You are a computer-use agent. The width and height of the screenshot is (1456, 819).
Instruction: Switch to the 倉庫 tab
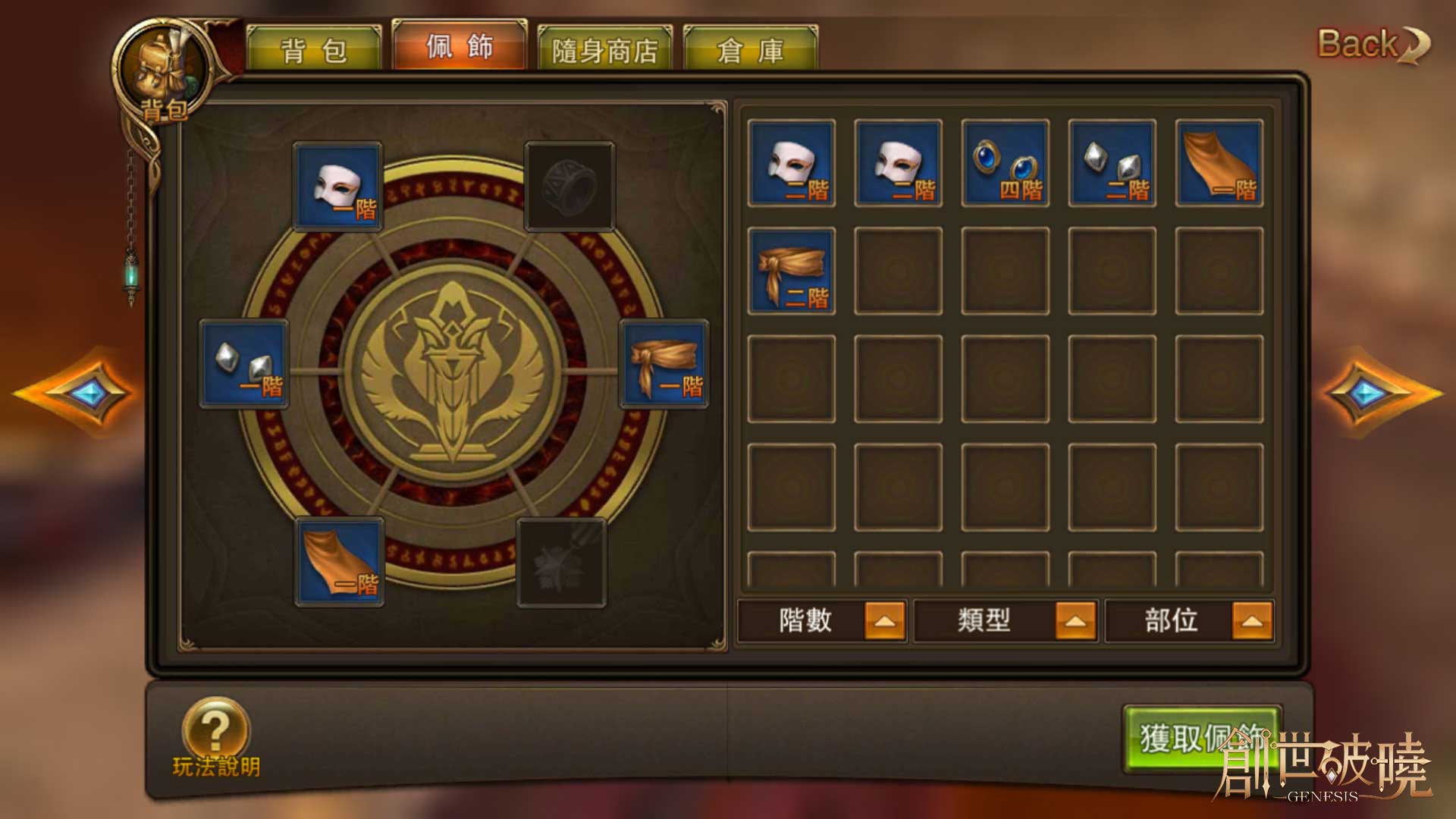coord(750,50)
